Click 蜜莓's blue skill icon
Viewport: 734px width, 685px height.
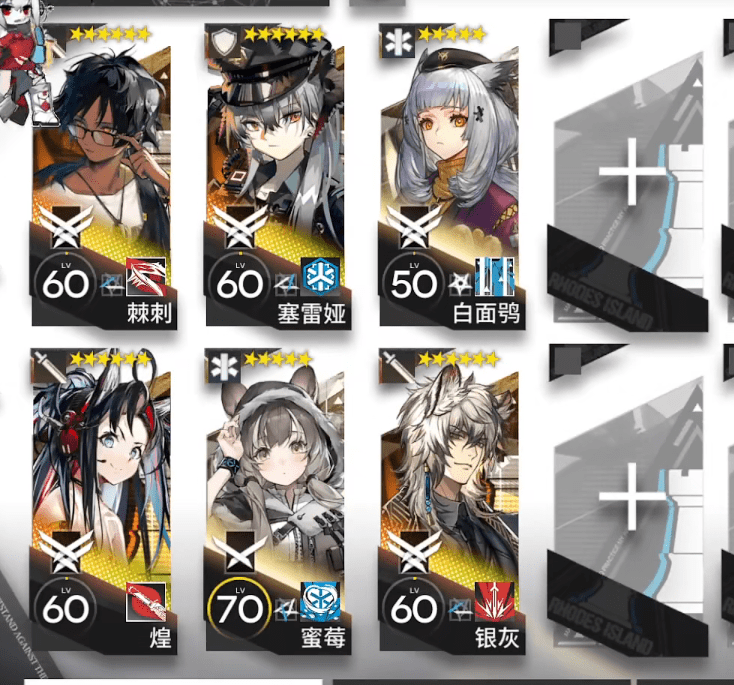tap(321, 603)
